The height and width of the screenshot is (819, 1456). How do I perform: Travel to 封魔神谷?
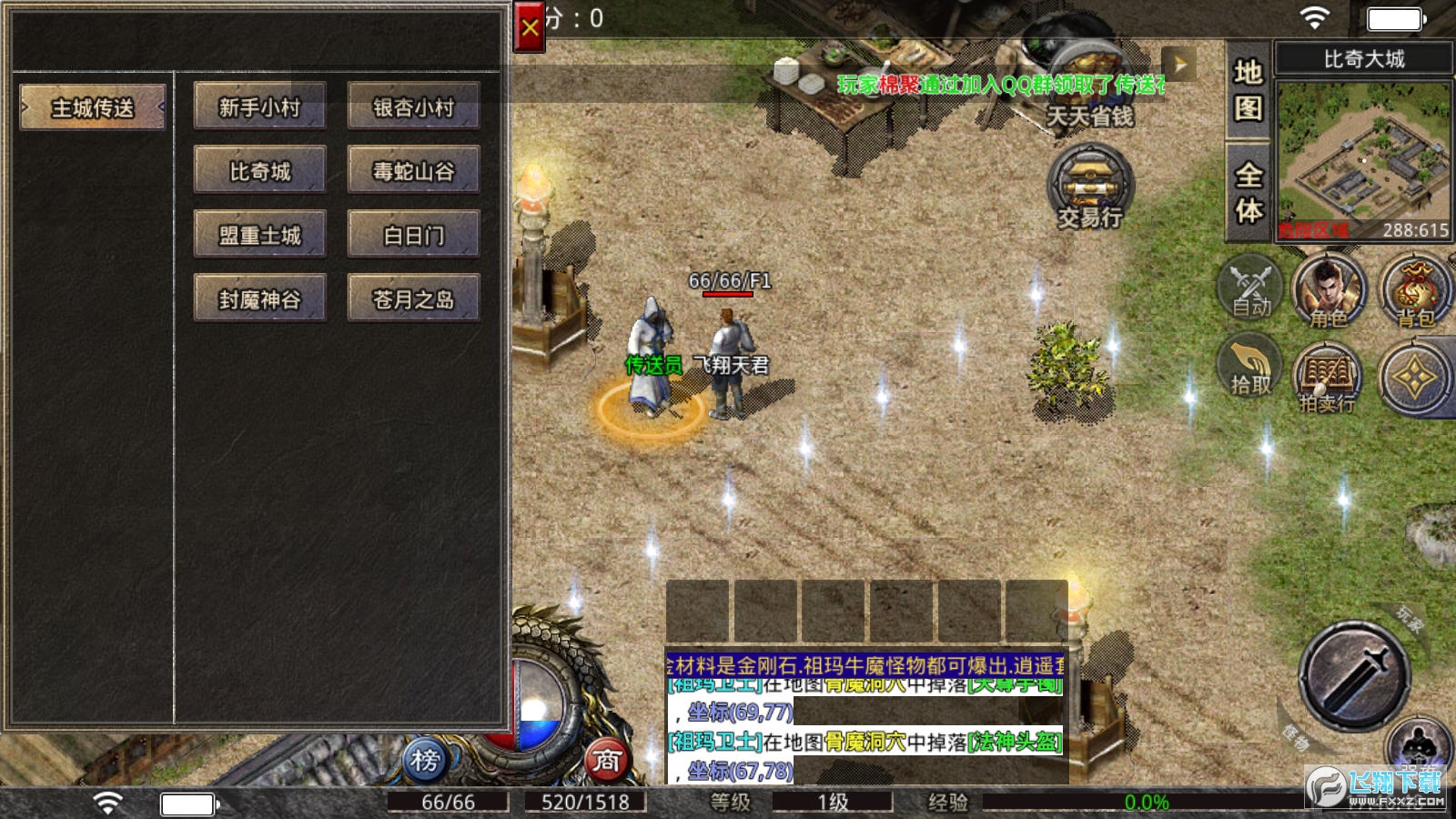coord(259,298)
